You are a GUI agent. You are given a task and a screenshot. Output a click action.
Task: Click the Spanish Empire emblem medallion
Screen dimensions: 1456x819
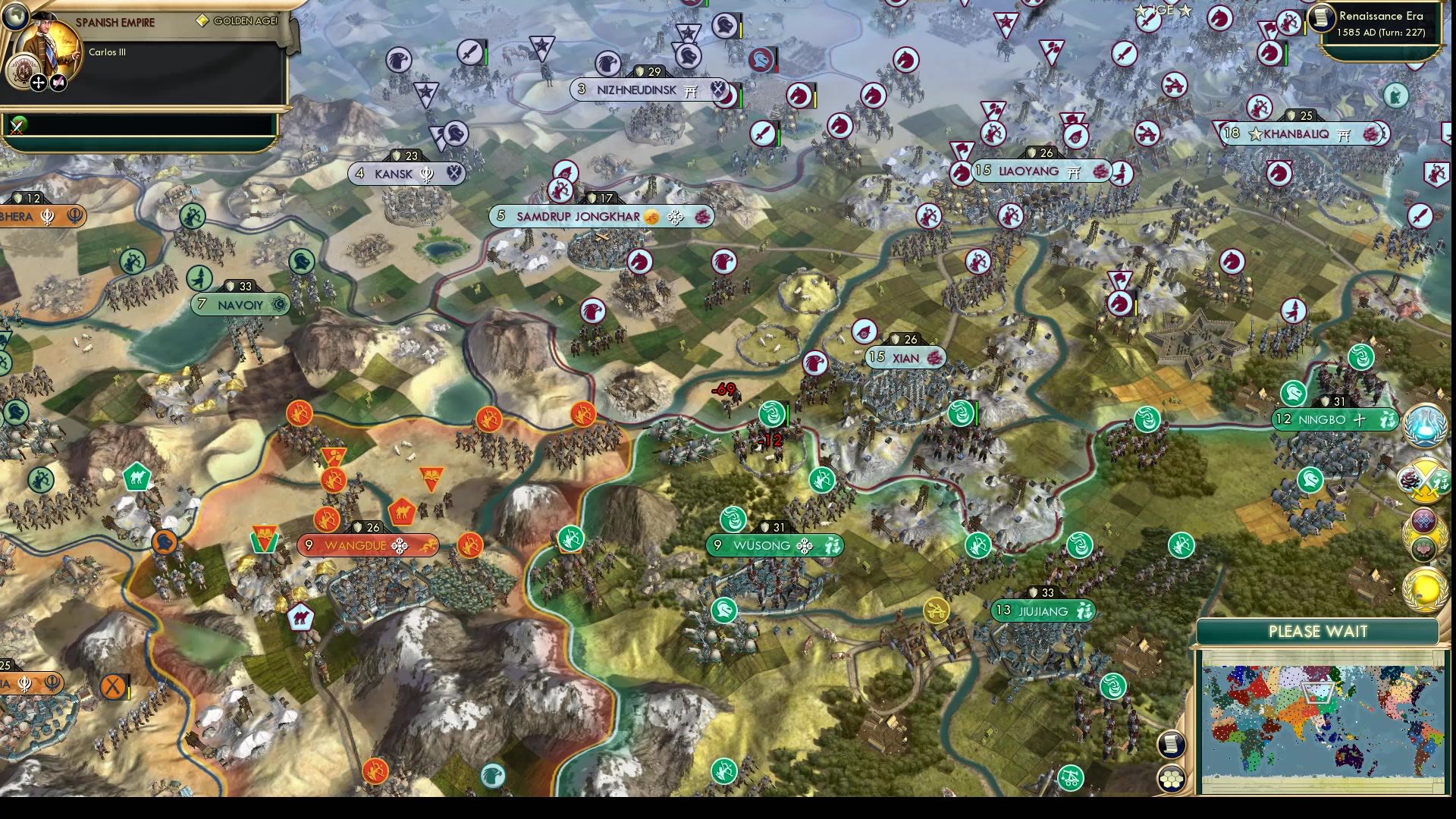(x=23, y=71)
